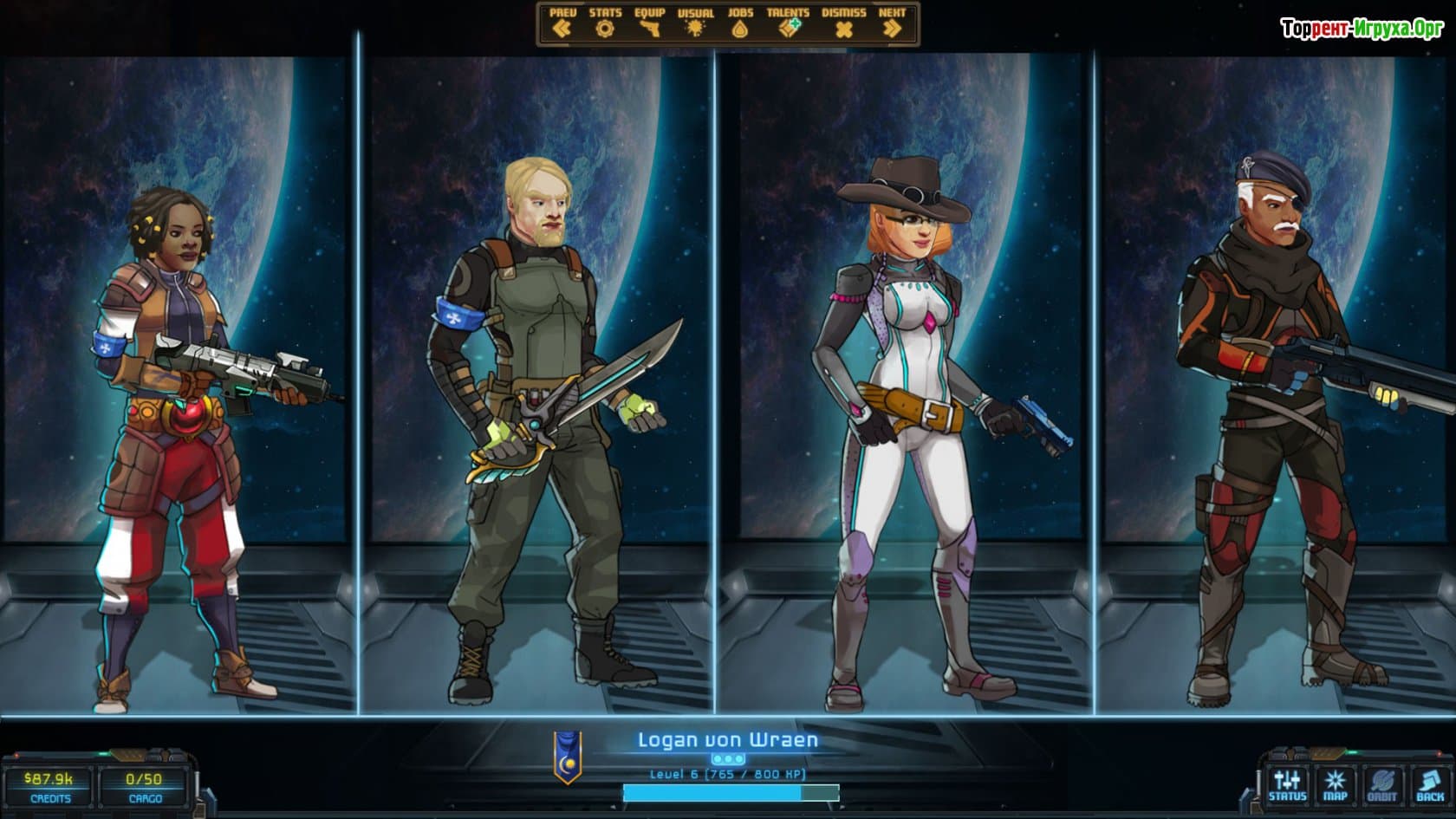
Task: Open the MAP view
Action: pos(1335,785)
